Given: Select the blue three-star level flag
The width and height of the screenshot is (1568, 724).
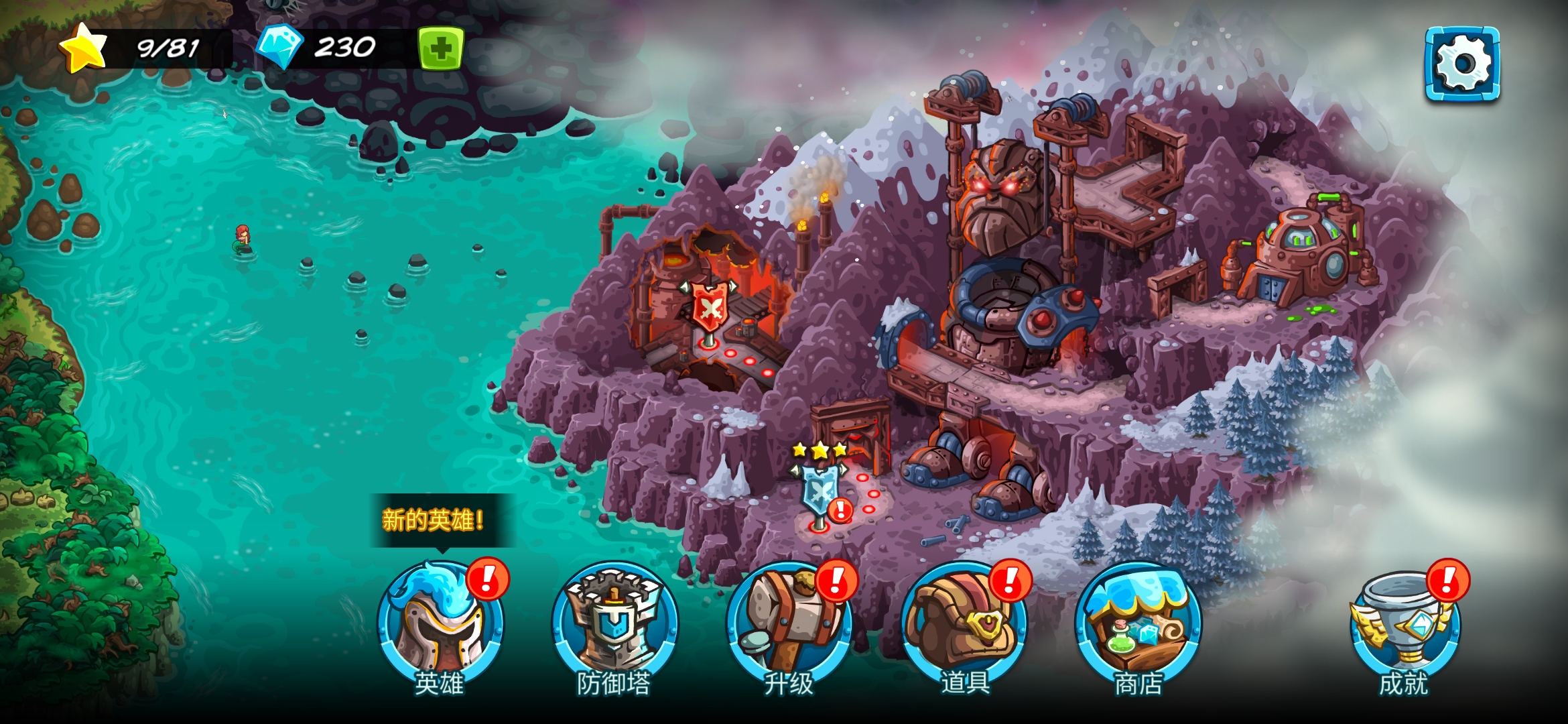Looking at the screenshot, I should (x=819, y=493).
